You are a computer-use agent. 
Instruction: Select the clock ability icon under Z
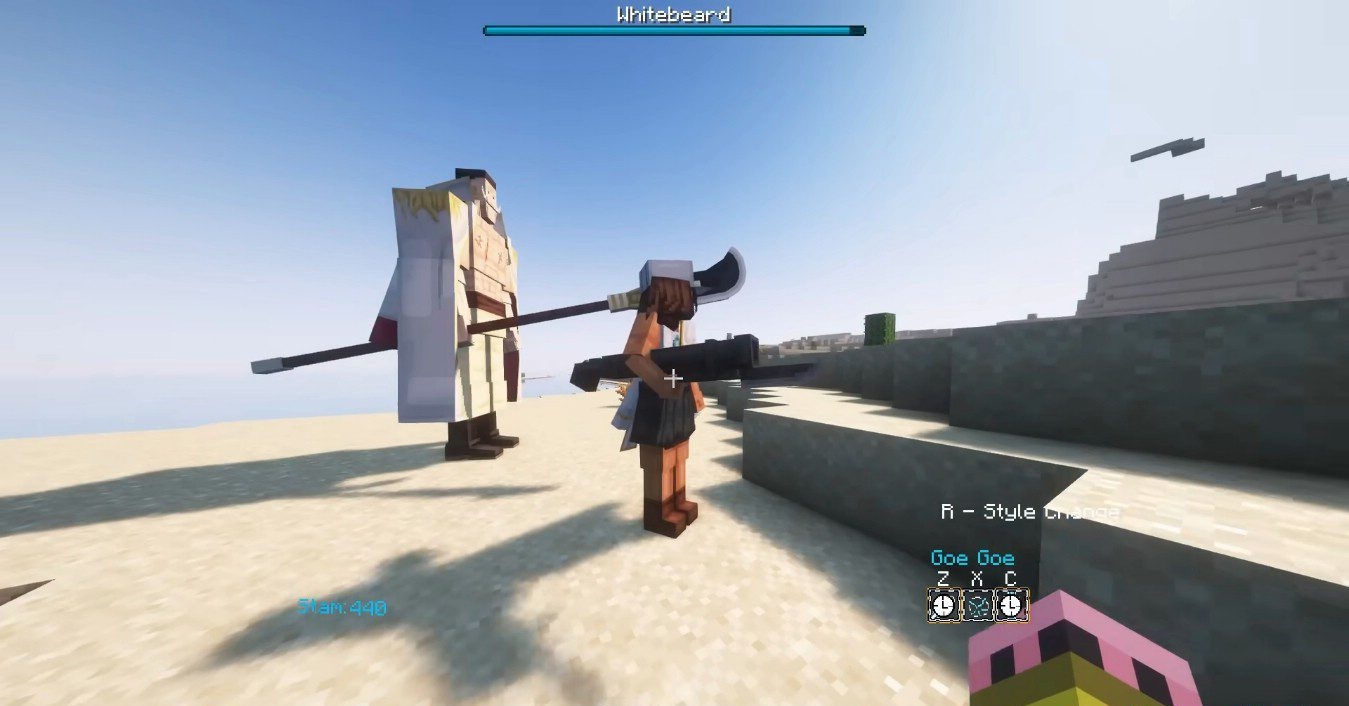point(943,605)
